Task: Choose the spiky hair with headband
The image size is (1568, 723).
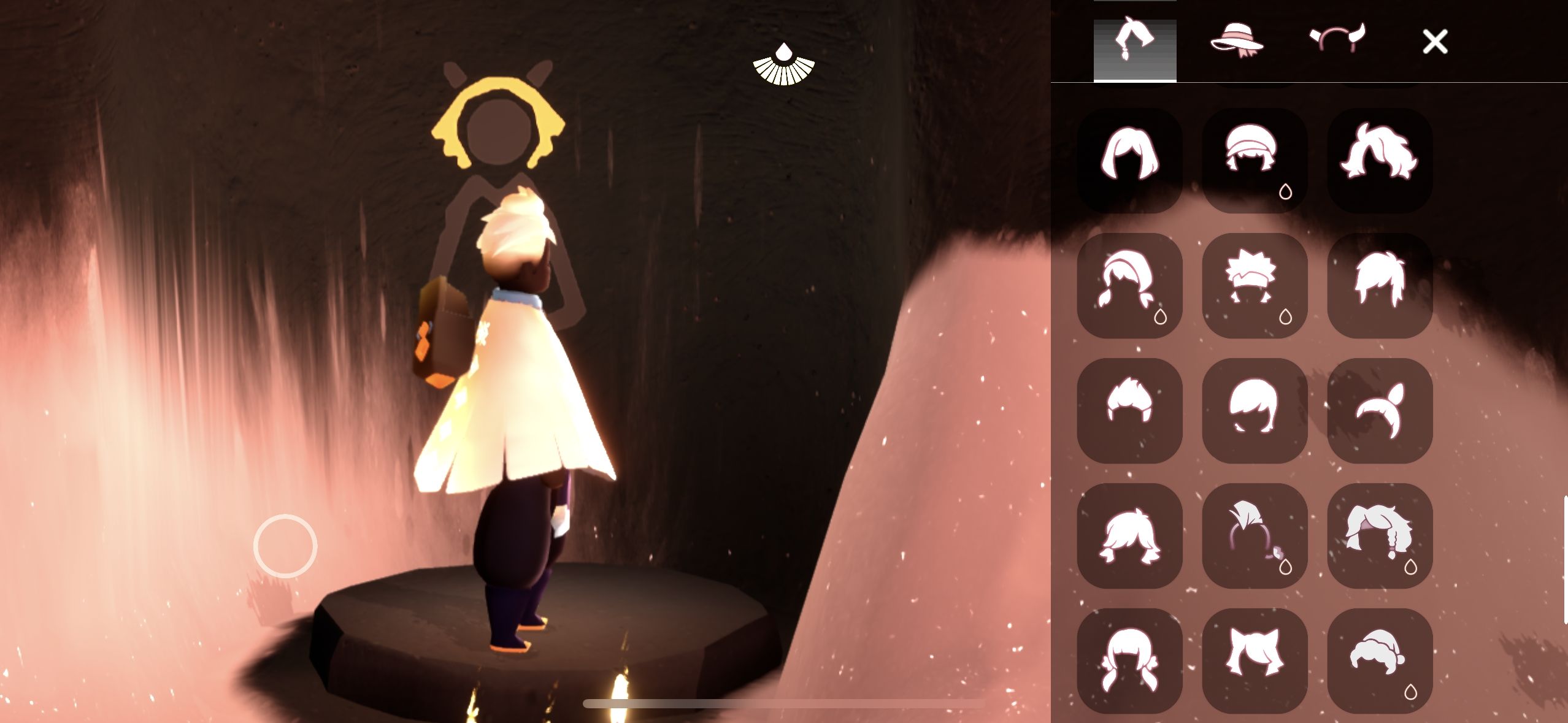Action: coord(1255,286)
